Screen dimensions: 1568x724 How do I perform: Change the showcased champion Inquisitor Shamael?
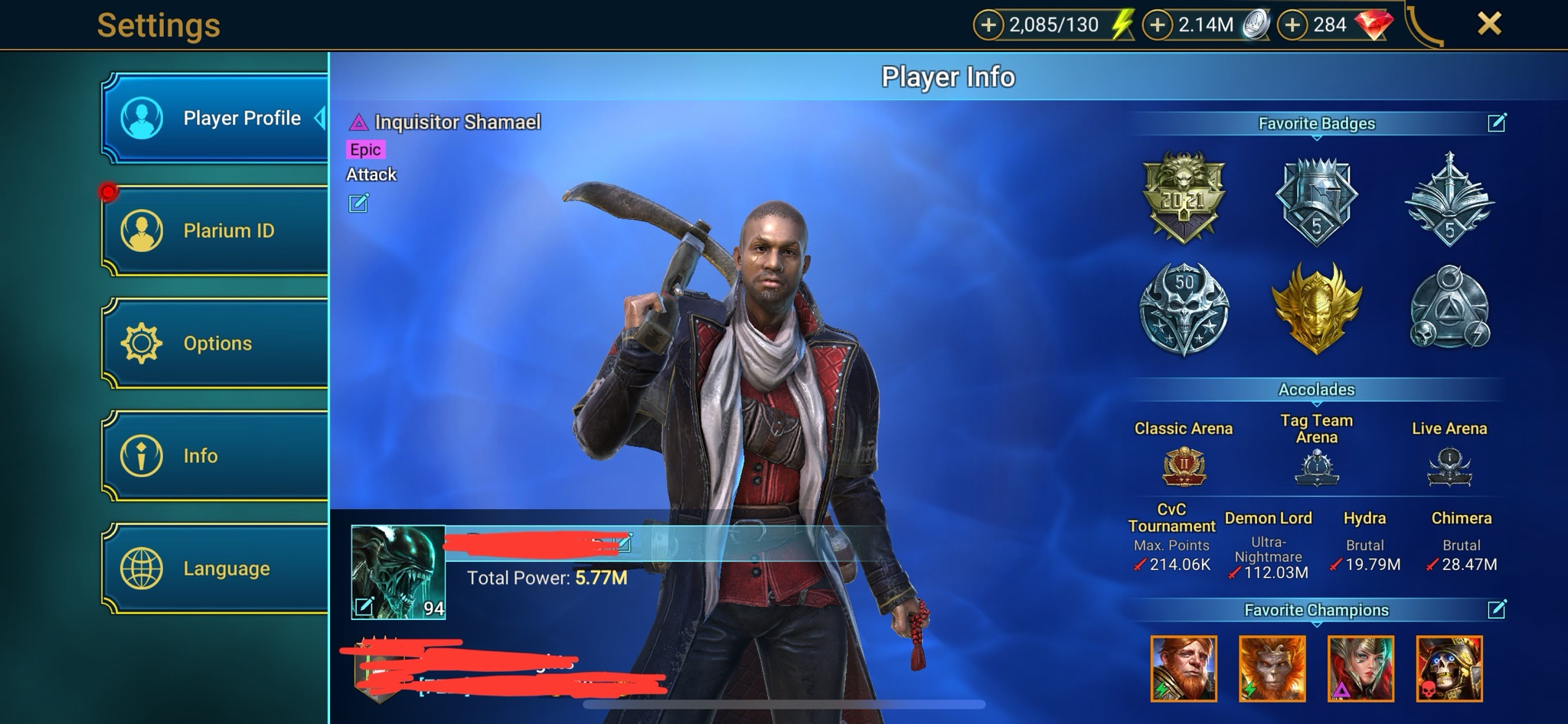coord(358,203)
